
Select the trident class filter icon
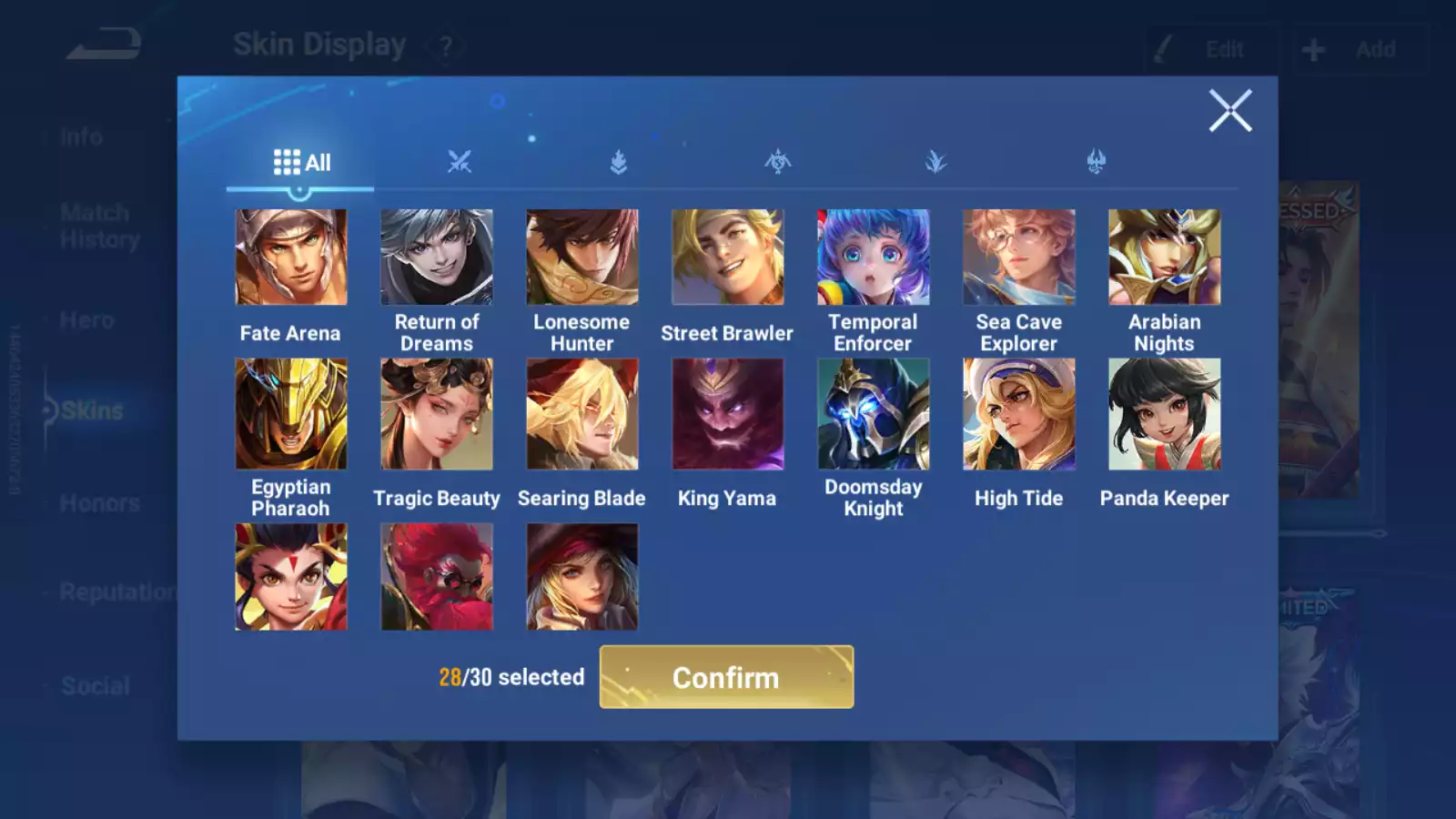tap(1095, 160)
